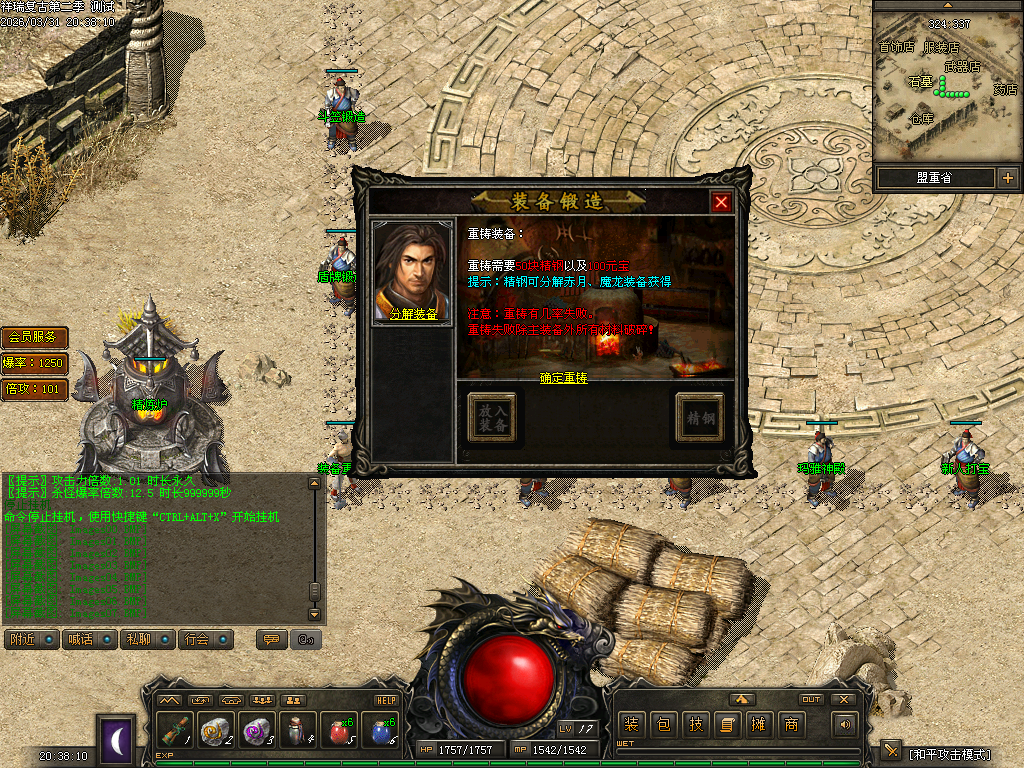The width and height of the screenshot is (1024, 768).
Task: Select the 精钢 material slot
Action: (x=699, y=417)
